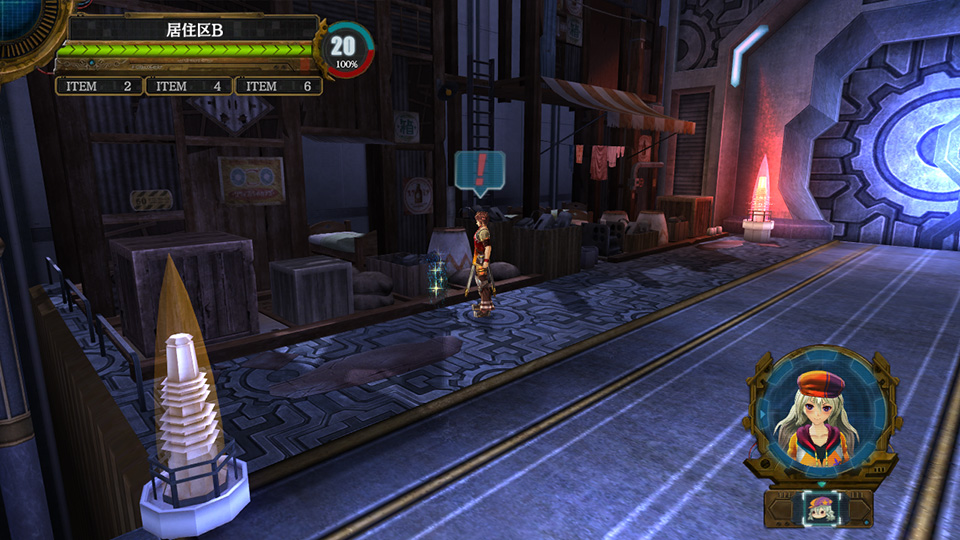The image size is (960, 540).
Task: Select the ITEM 2 counter slot
Action: [x=99, y=86]
